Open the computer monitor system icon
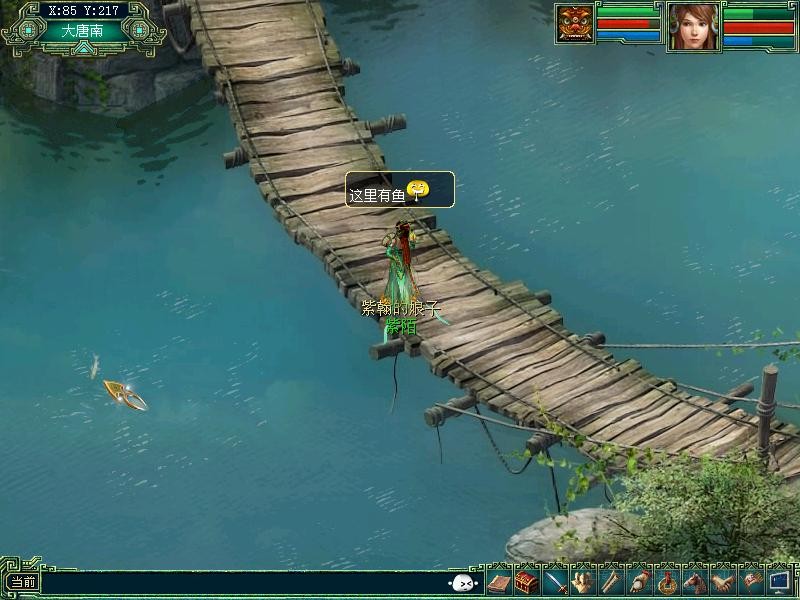This screenshot has height=600, width=800. tap(779, 581)
